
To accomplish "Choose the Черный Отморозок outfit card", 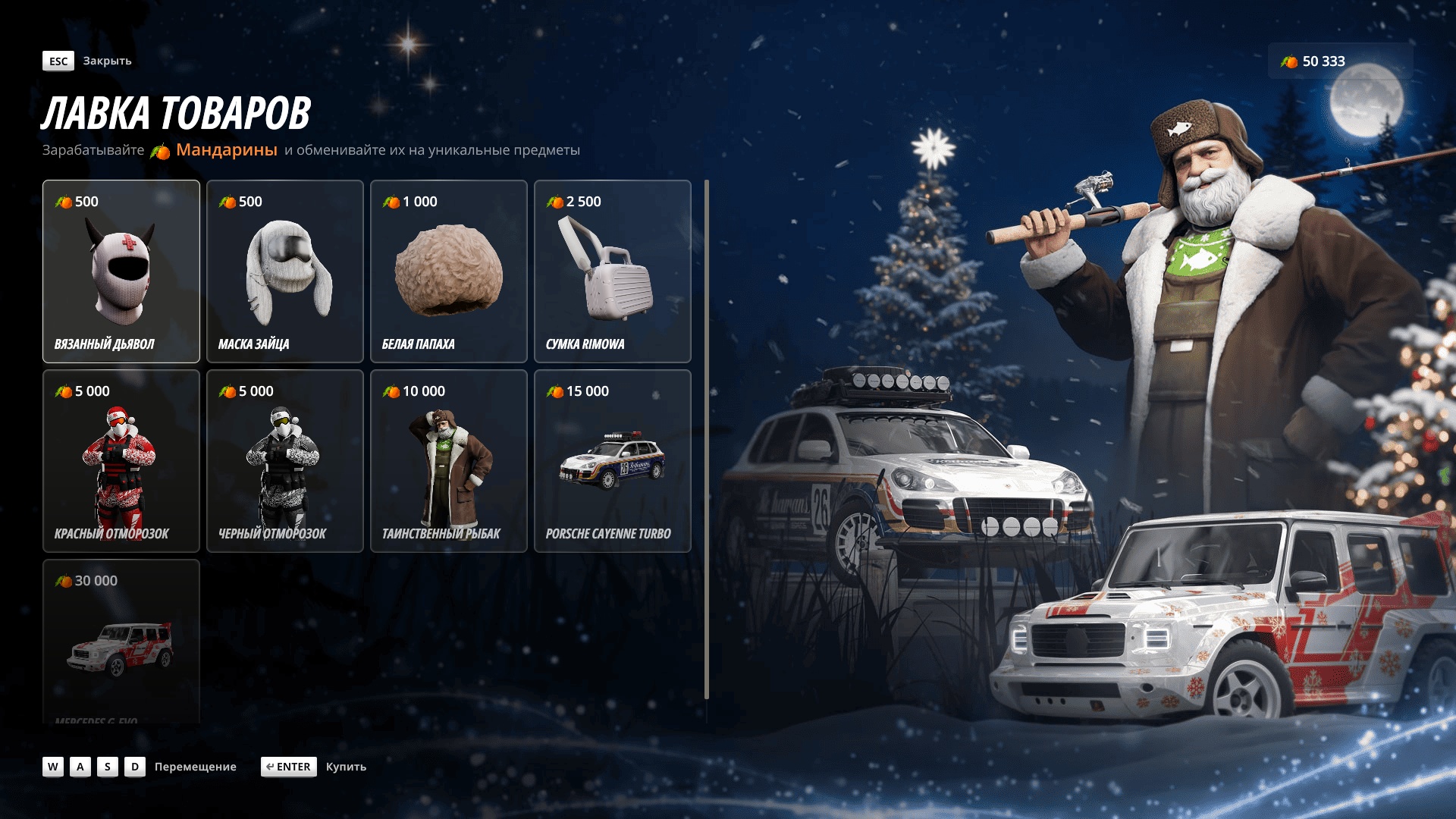I will coord(285,461).
